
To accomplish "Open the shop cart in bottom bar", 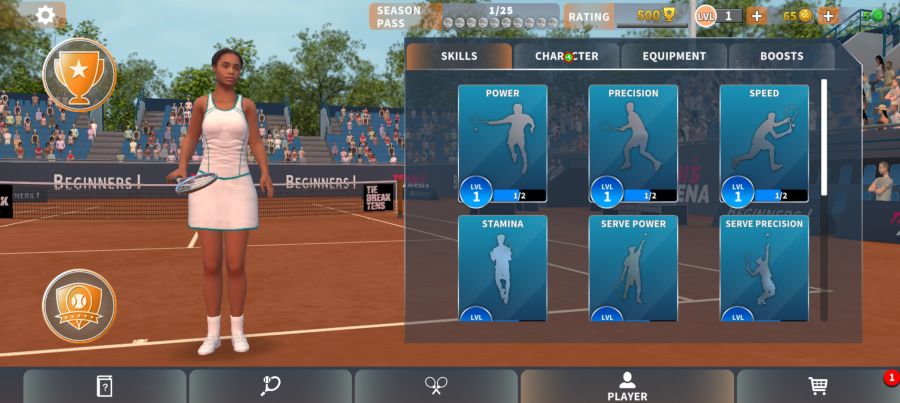I will [x=818, y=386].
